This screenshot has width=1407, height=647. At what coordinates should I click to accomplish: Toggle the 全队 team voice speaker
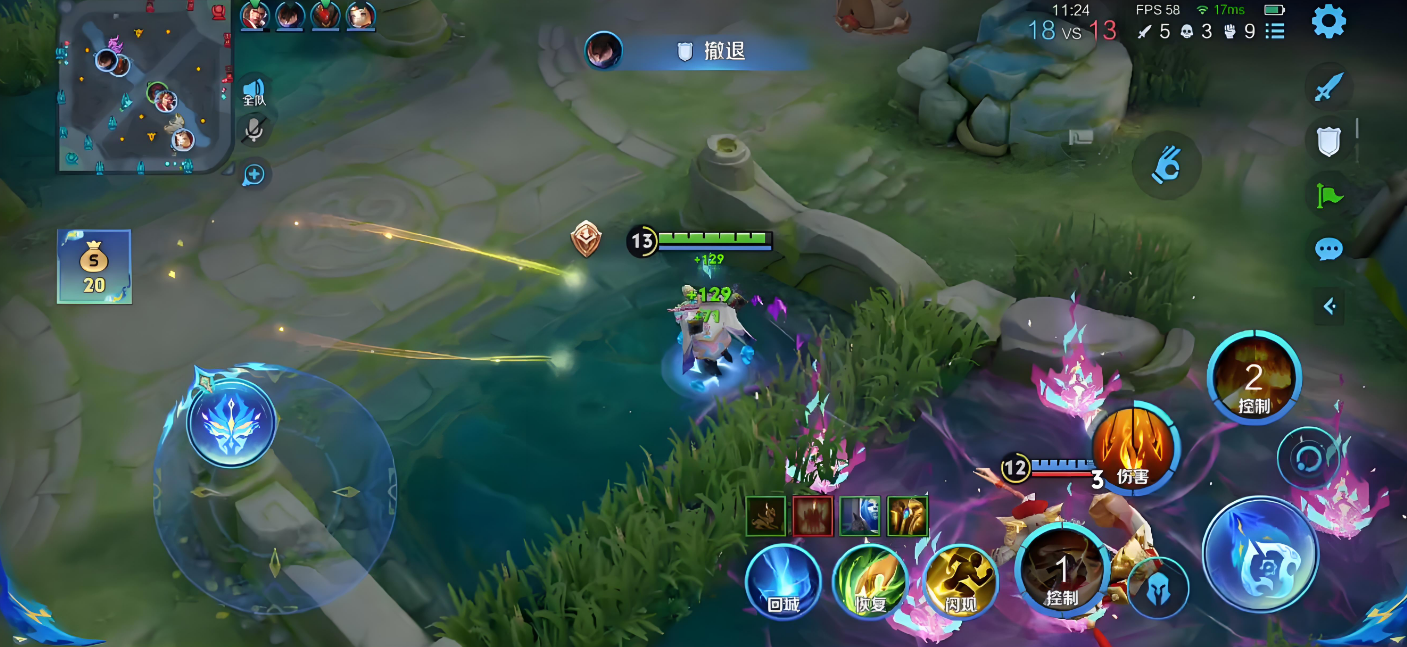[254, 92]
